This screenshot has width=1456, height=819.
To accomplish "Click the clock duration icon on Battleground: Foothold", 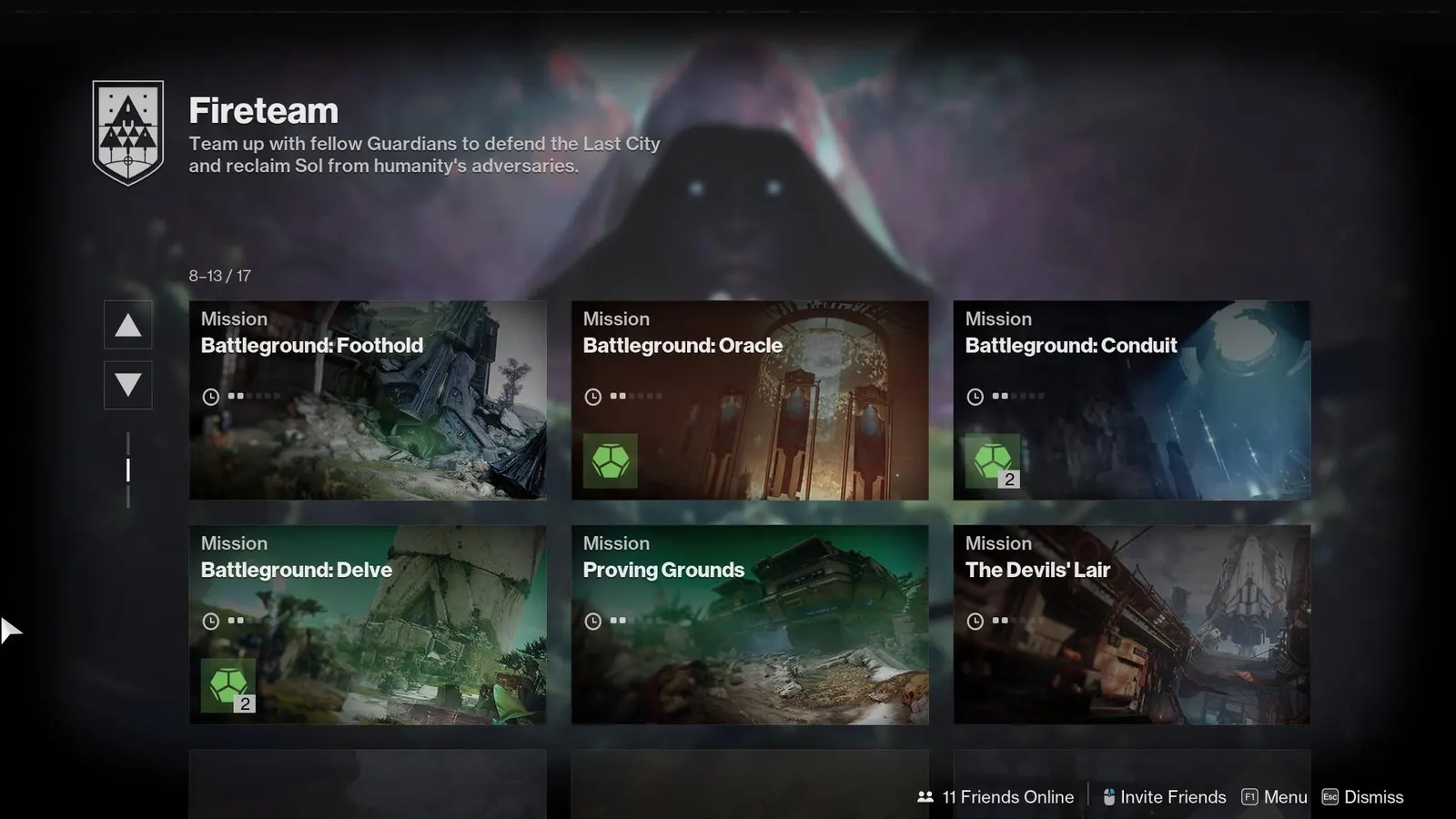I will (x=209, y=396).
